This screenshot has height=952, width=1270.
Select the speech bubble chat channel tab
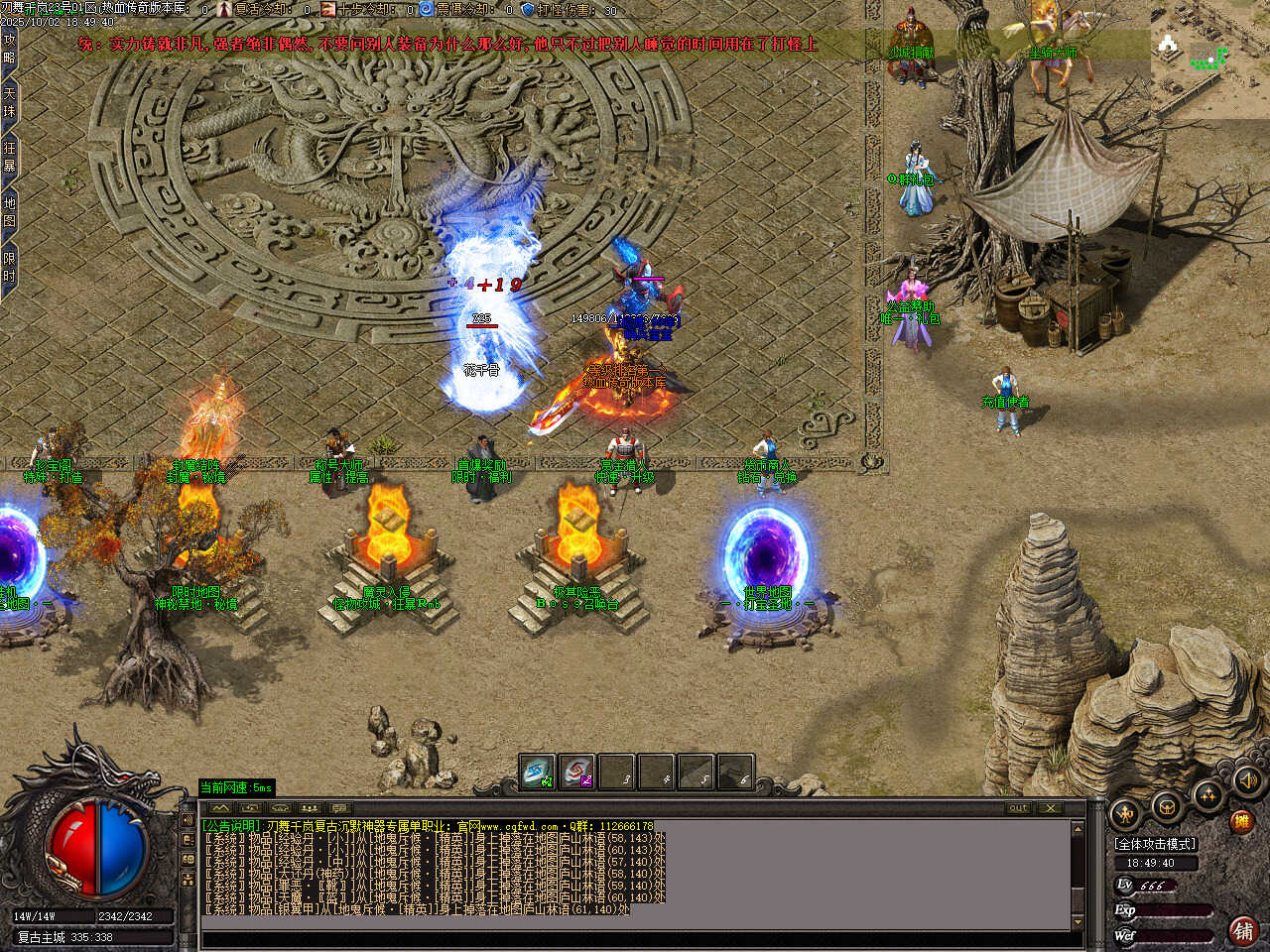coord(339,808)
